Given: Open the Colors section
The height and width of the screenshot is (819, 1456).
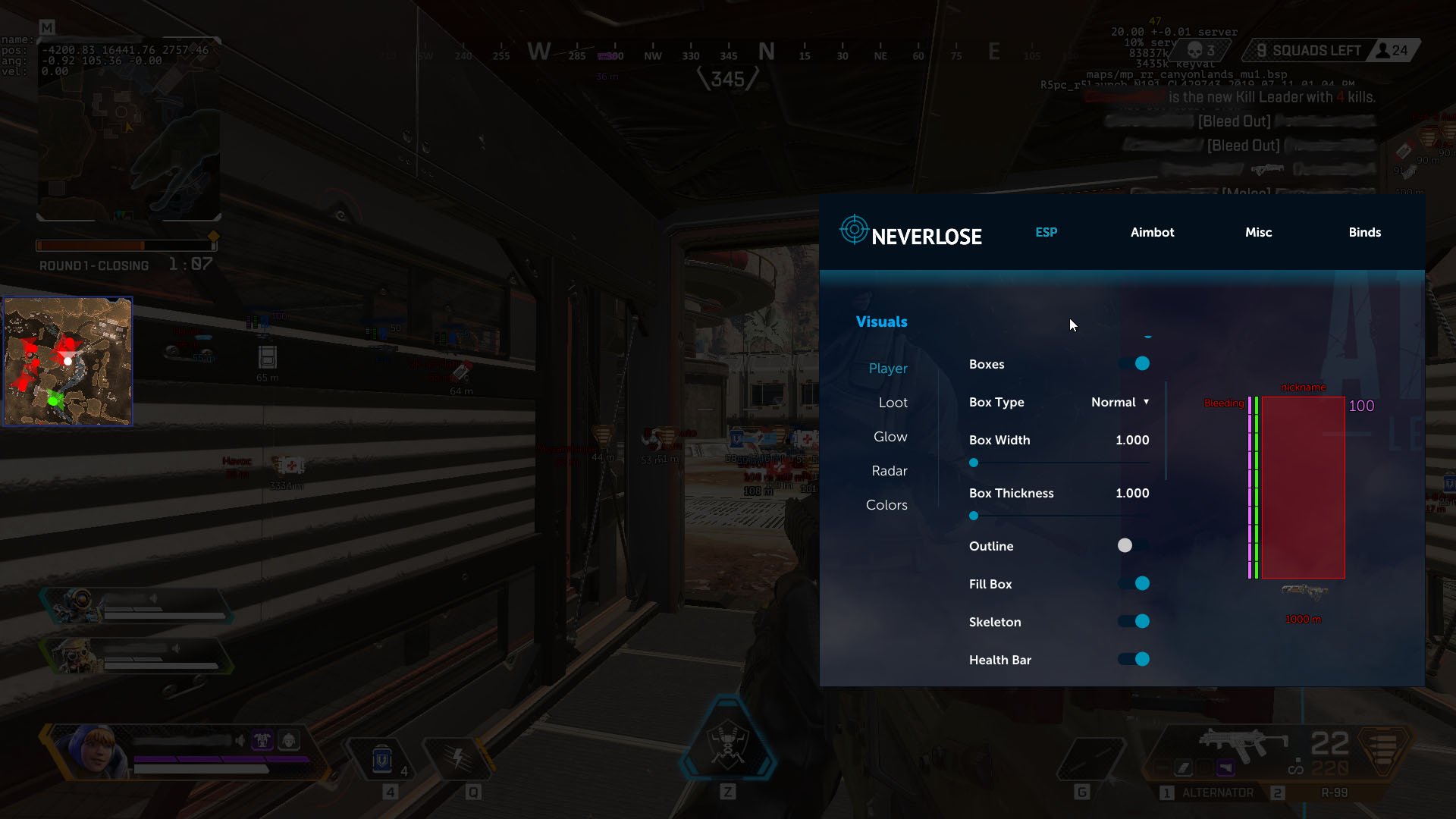Looking at the screenshot, I should coord(886,505).
